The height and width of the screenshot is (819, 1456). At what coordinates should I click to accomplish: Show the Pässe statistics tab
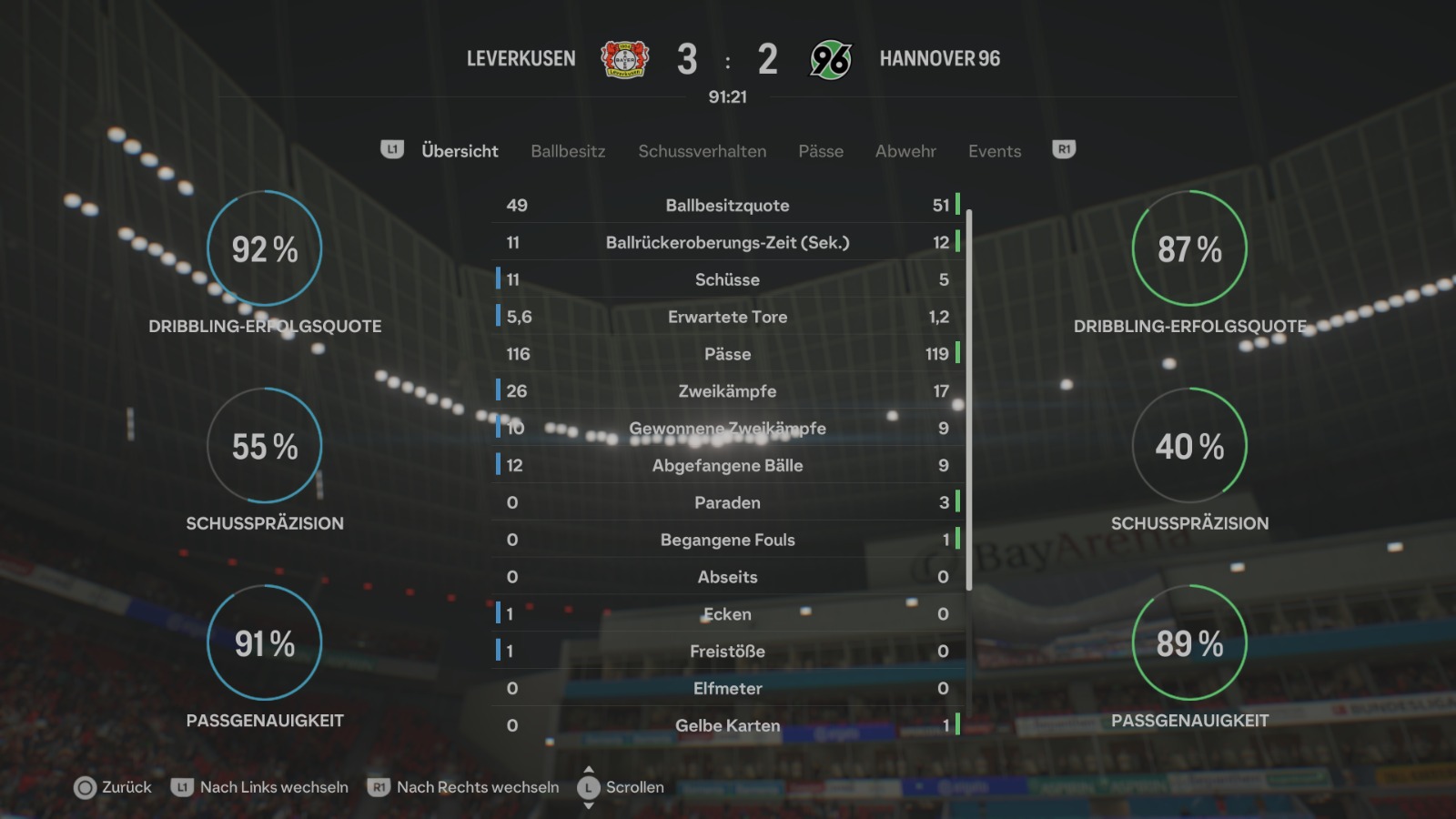[x=821, y=151]
